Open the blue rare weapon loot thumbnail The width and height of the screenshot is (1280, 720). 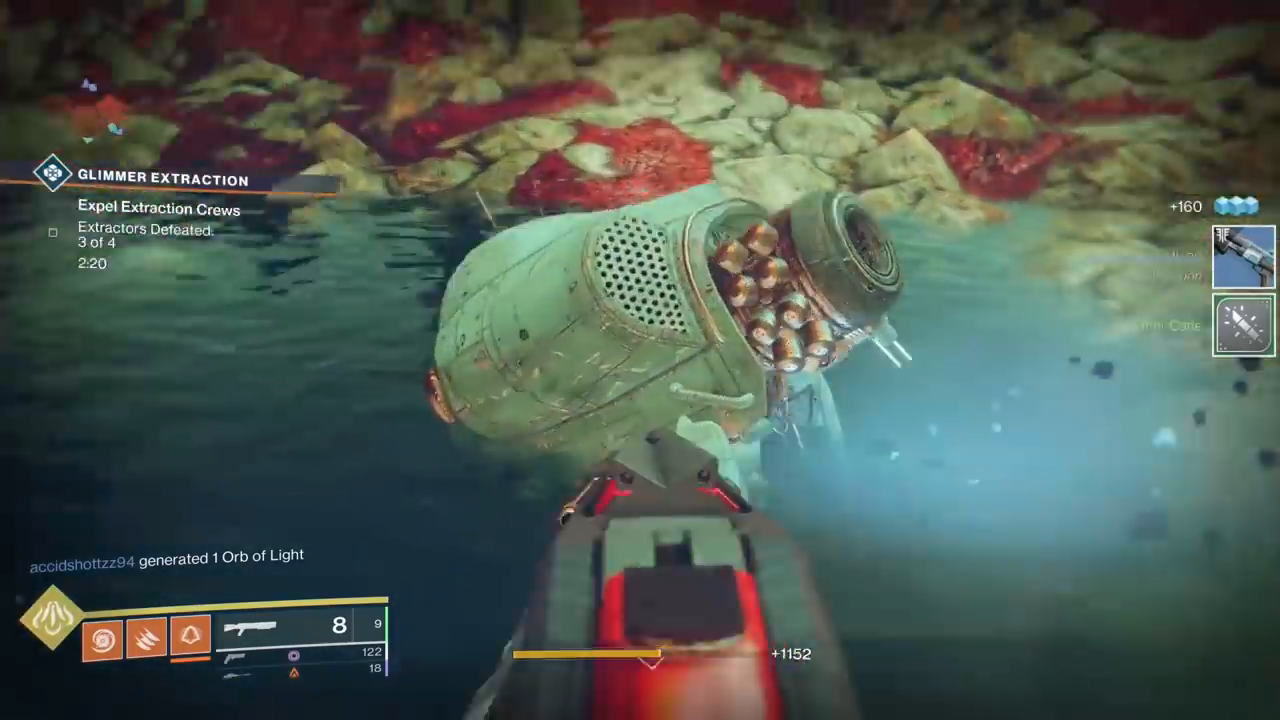coord(1243,256)
